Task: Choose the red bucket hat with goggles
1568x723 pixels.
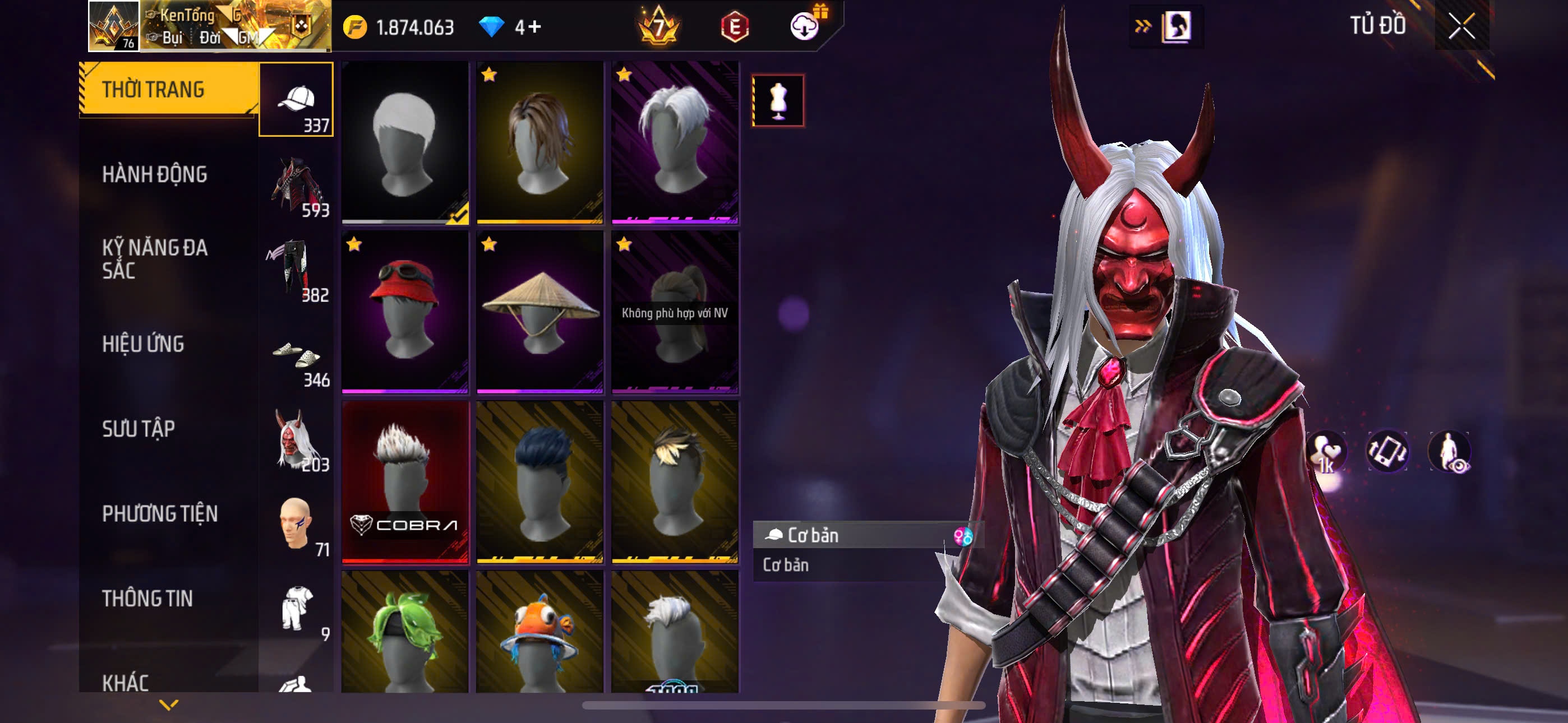Action: (x=405, y=311)
